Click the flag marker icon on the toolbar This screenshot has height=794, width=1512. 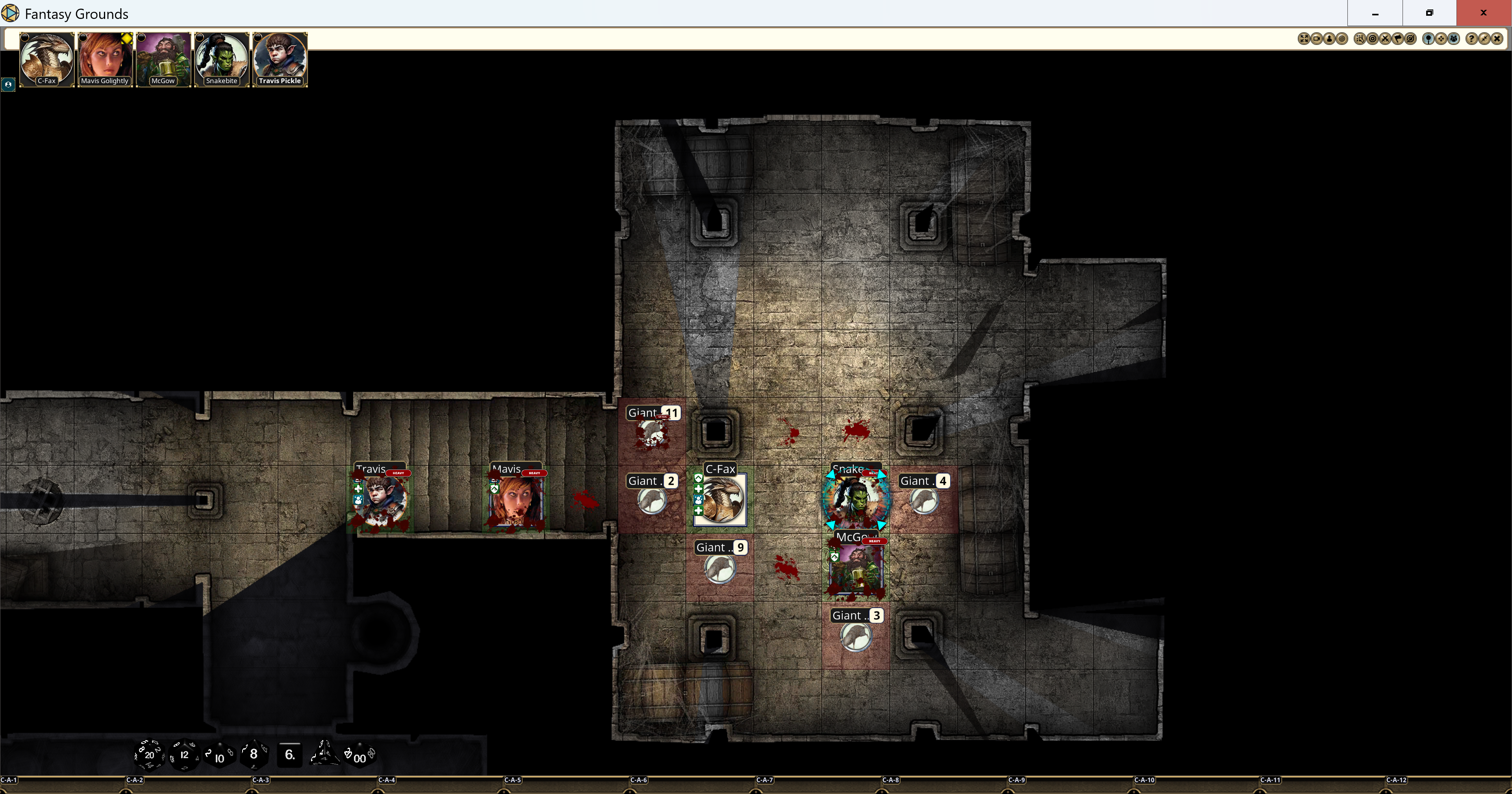(1397, 39)
